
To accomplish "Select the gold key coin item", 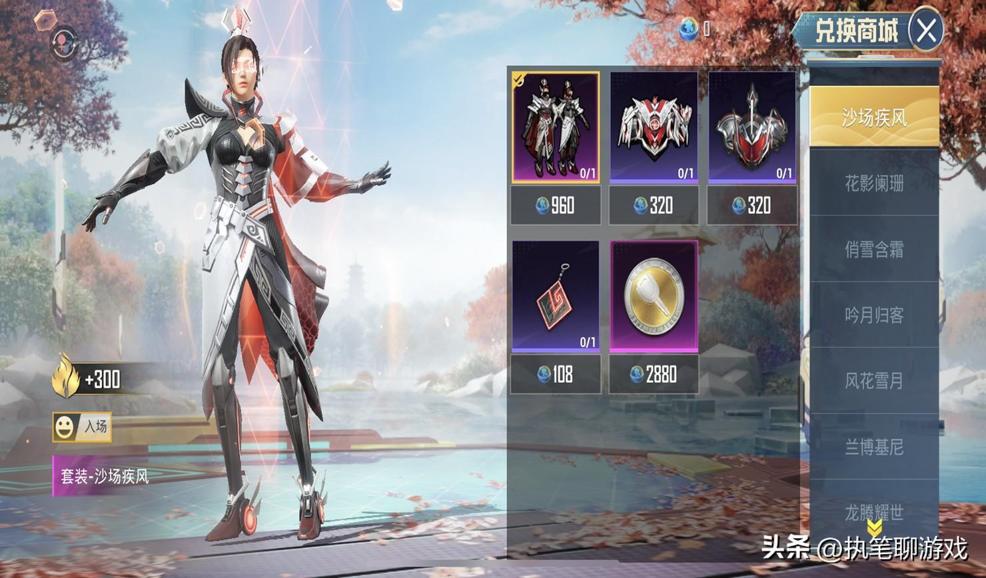I will [654, 296].
